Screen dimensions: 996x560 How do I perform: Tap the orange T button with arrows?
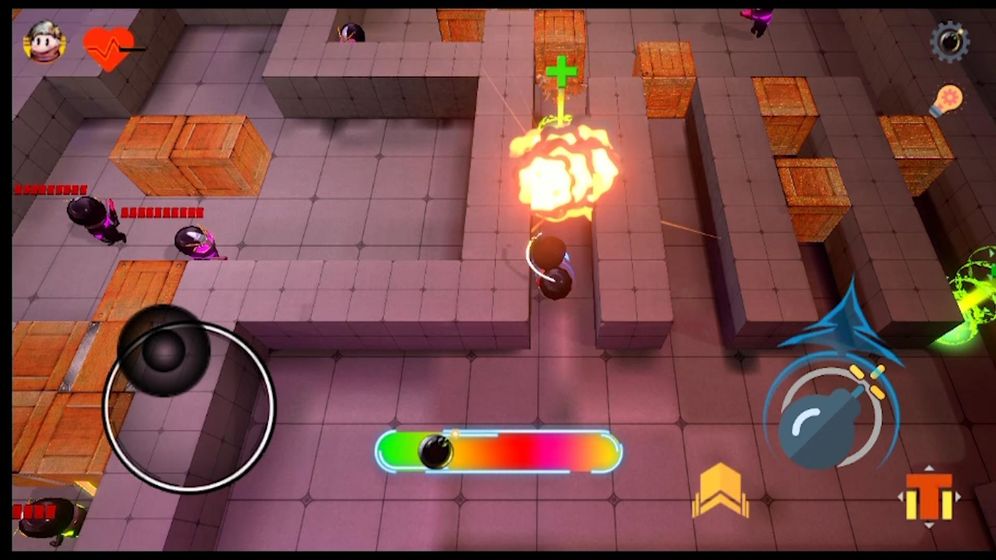(930, 496)
